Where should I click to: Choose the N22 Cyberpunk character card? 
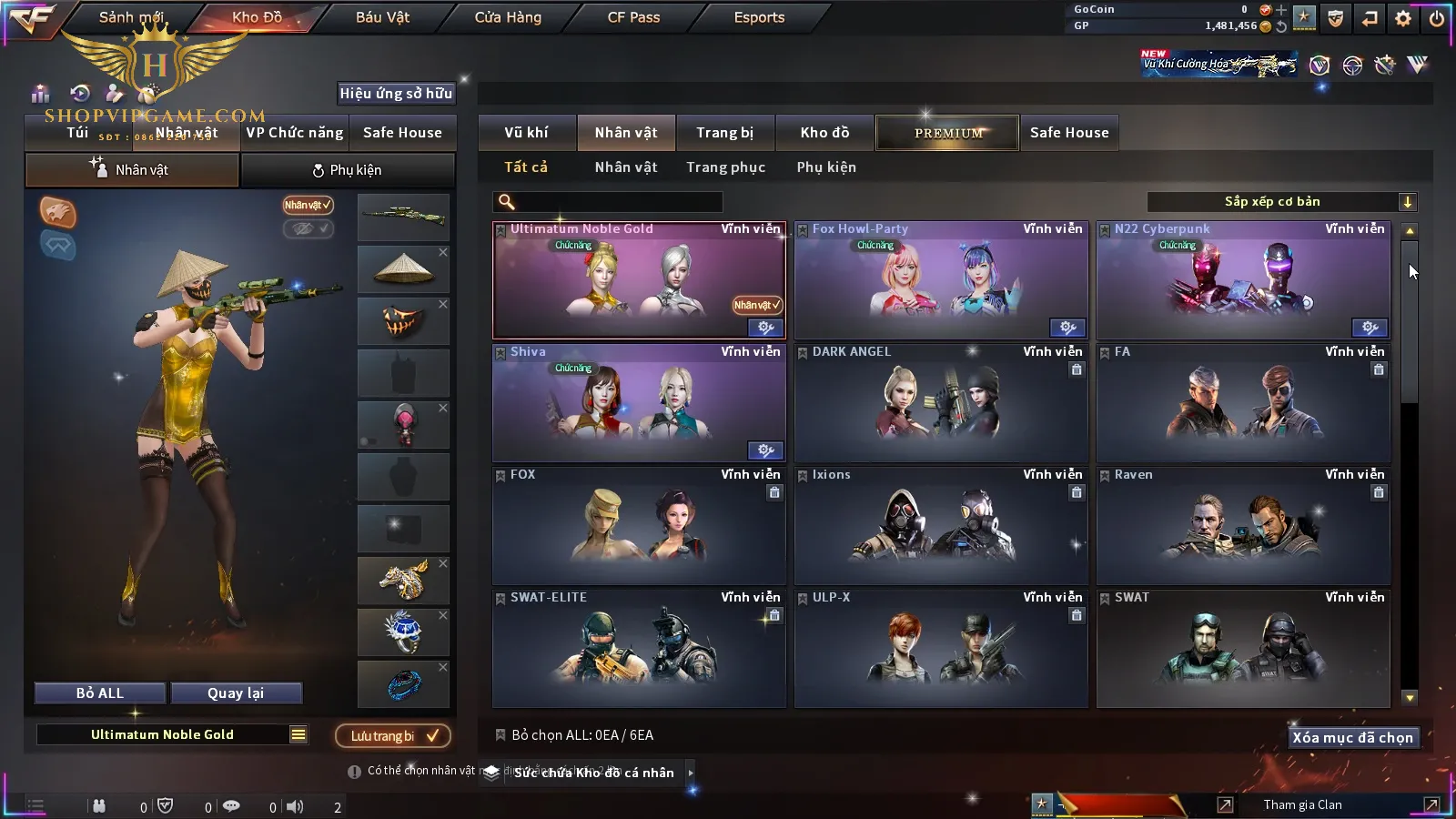[1243, 282]
